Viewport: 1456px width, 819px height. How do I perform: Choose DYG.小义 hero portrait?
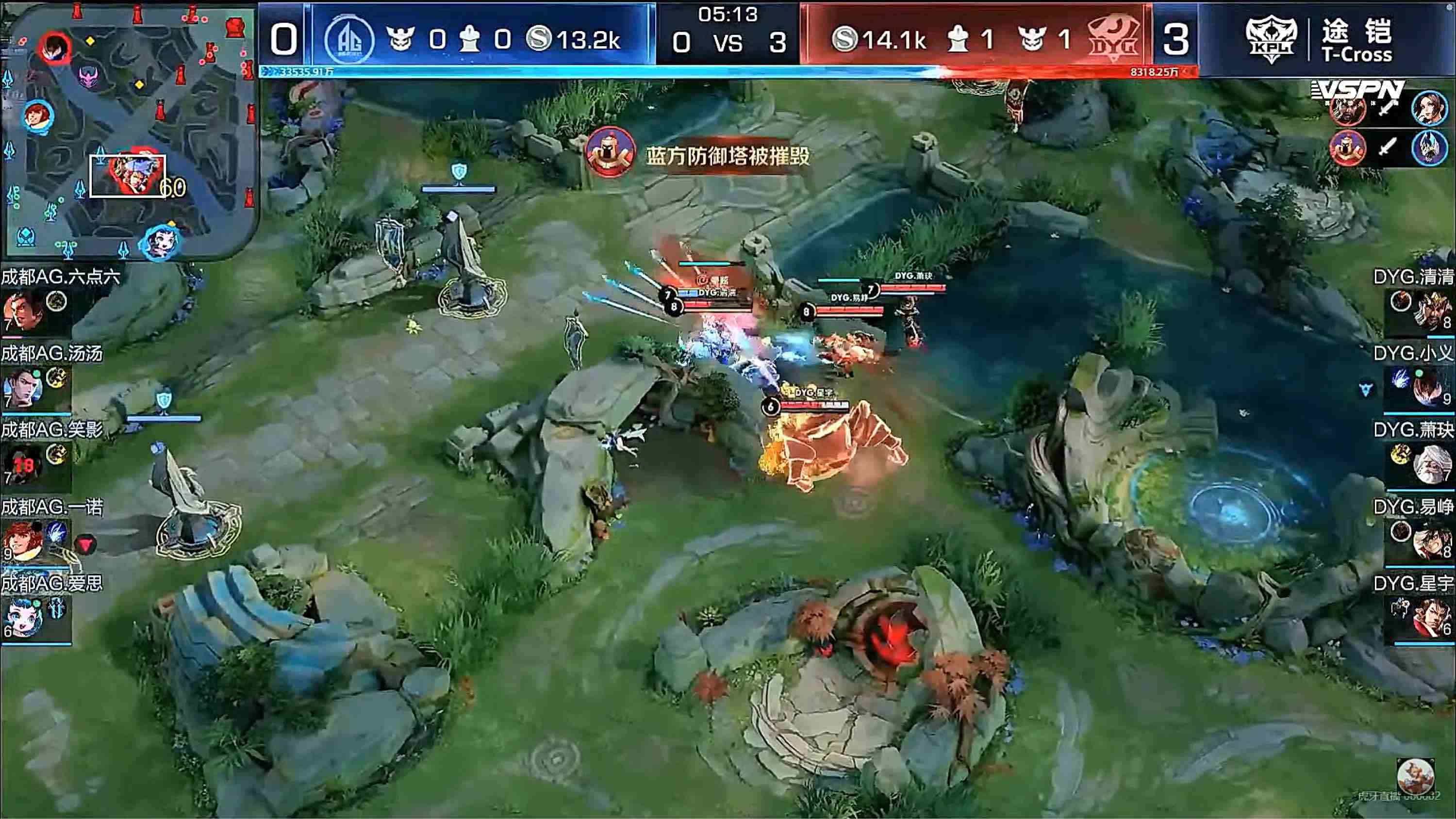tap(1432, 388)
